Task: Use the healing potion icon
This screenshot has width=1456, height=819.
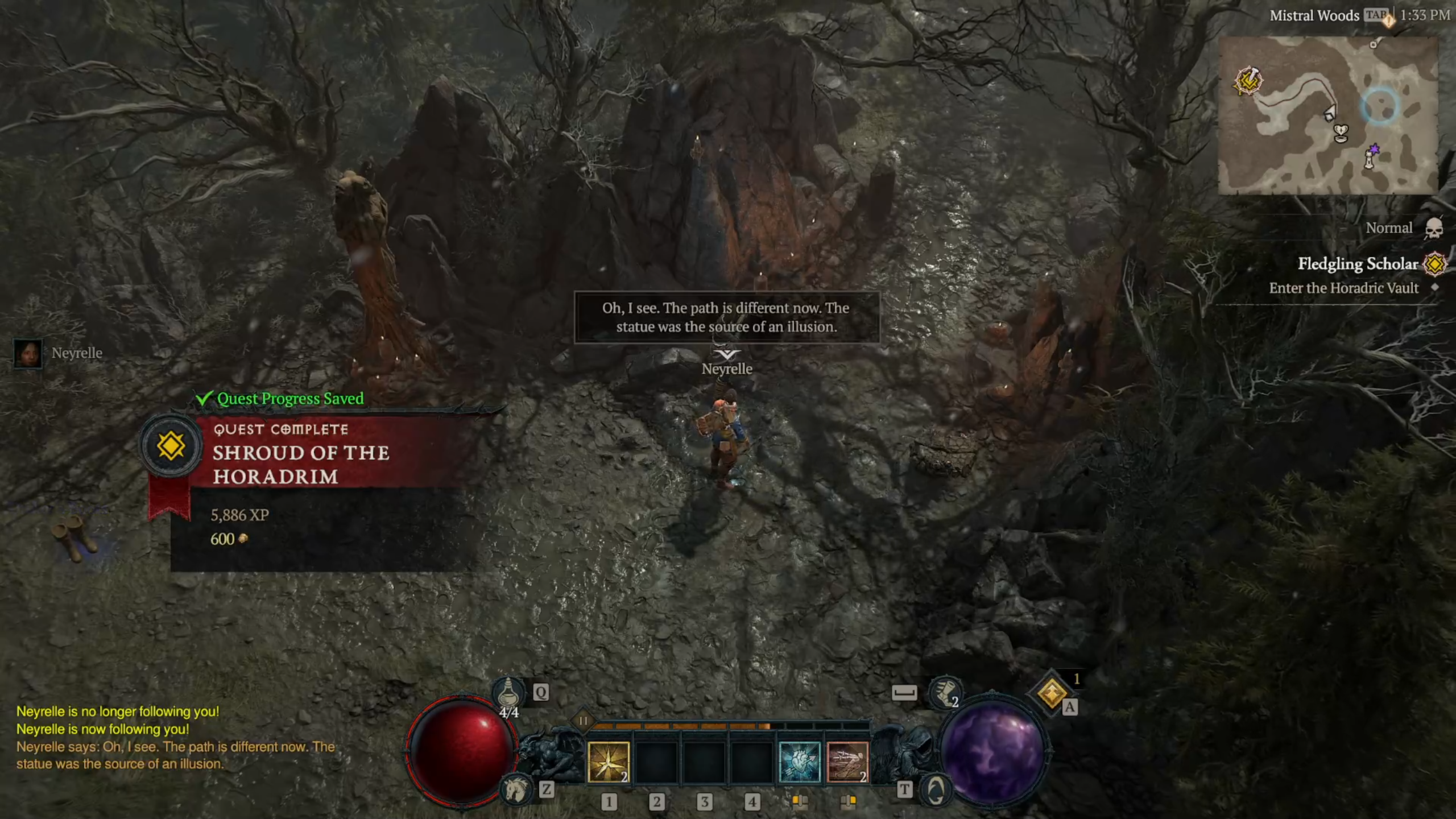Action: coord(508,693)
